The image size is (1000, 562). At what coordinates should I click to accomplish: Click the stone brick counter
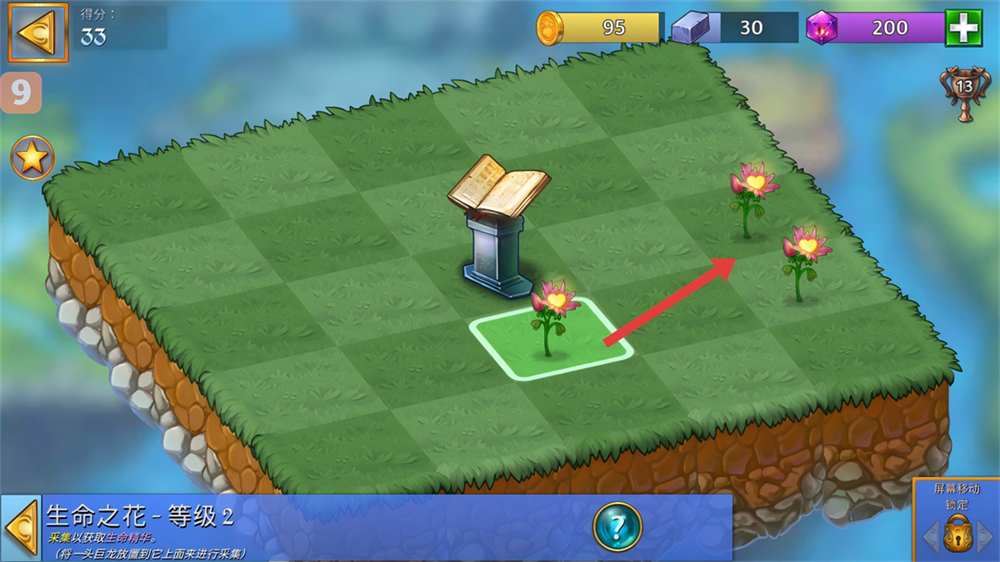[x=735, y=28]
